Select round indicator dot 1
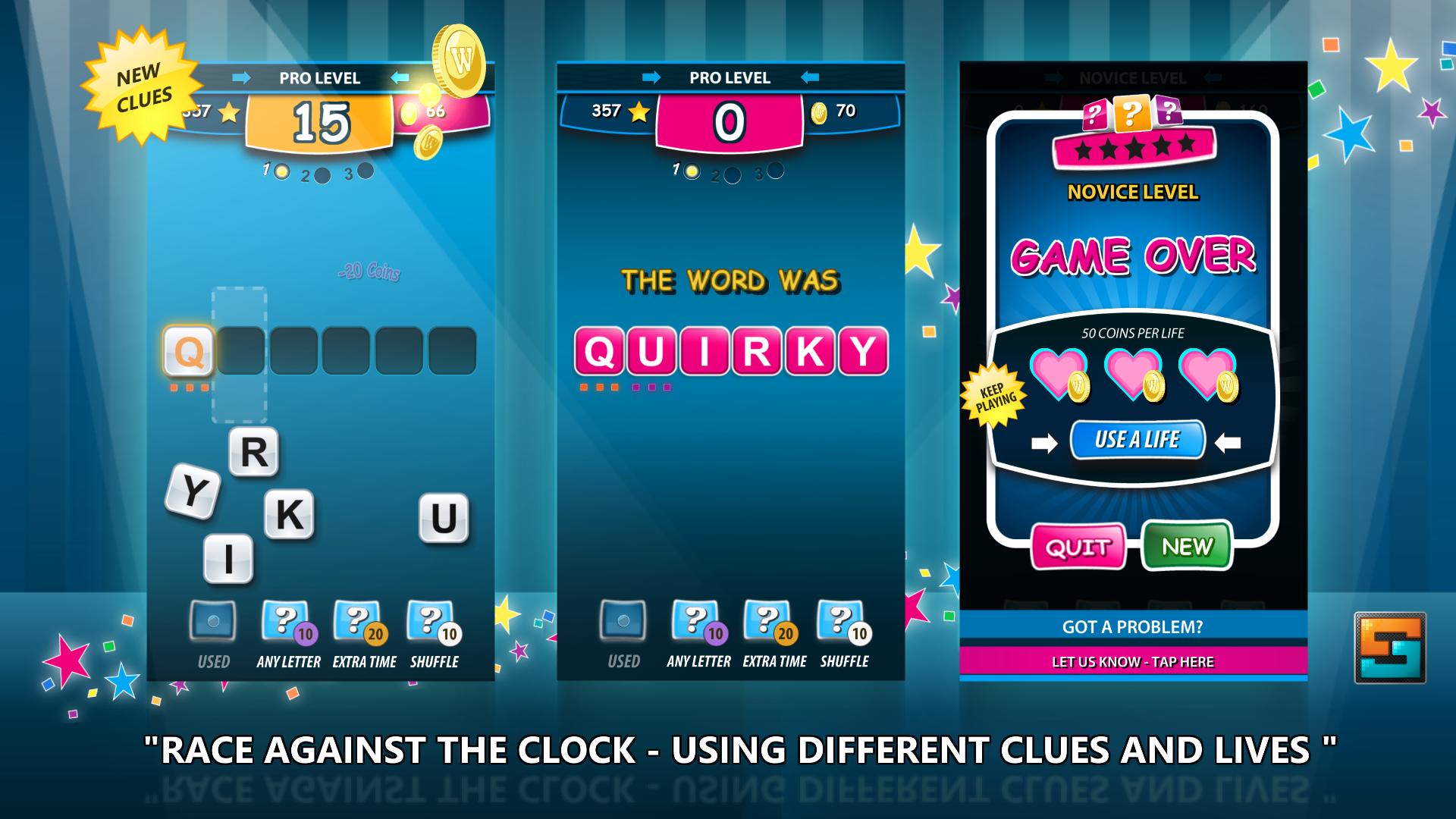Viewport: 1456px width, 819px height. tap(281, 173)
